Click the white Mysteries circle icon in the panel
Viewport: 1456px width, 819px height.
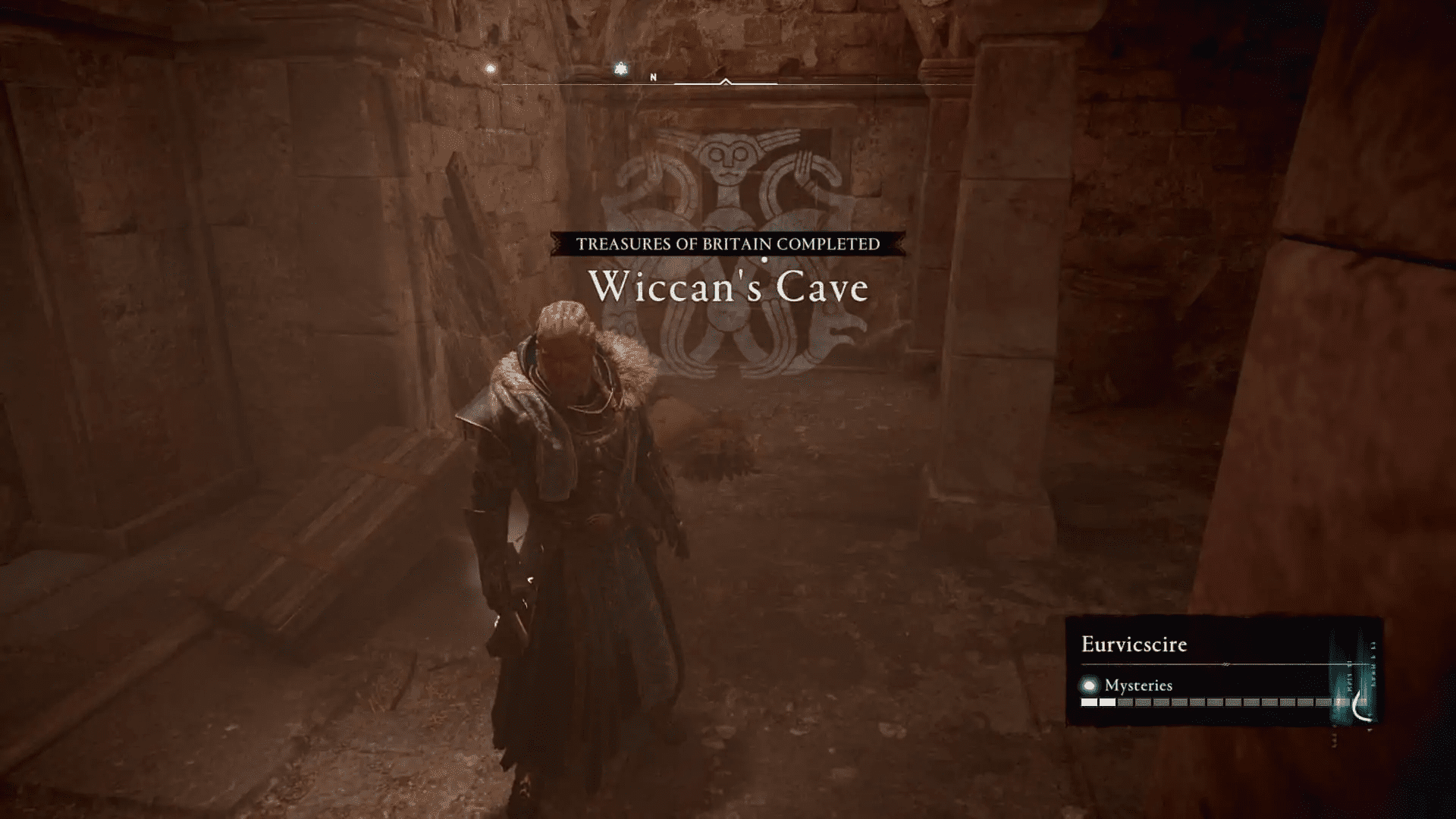click(x=1089, y=685)
